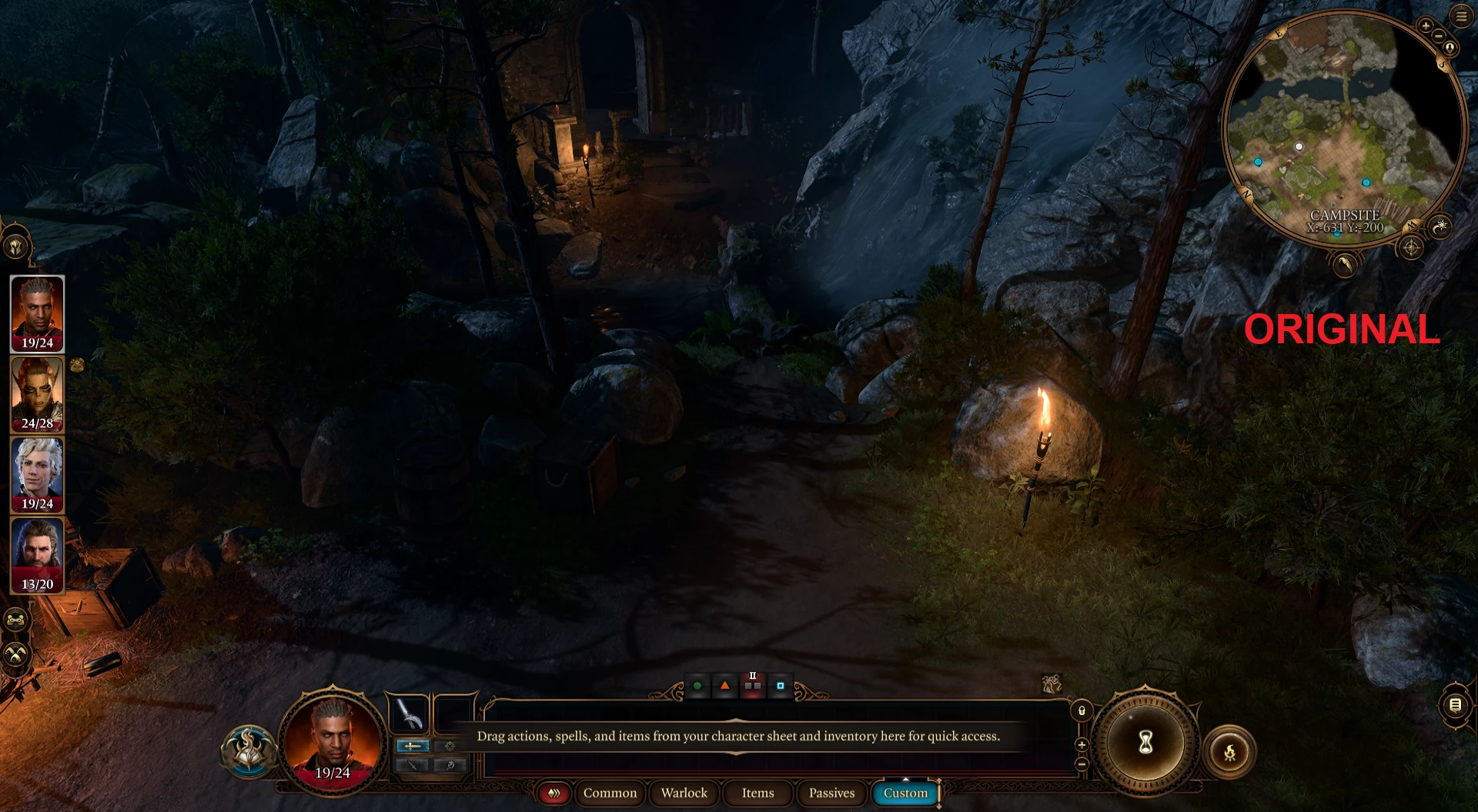This screenshot has height=812, width=1478.
Task: Zoom out the minimap with minus button
Action: 1438,36
